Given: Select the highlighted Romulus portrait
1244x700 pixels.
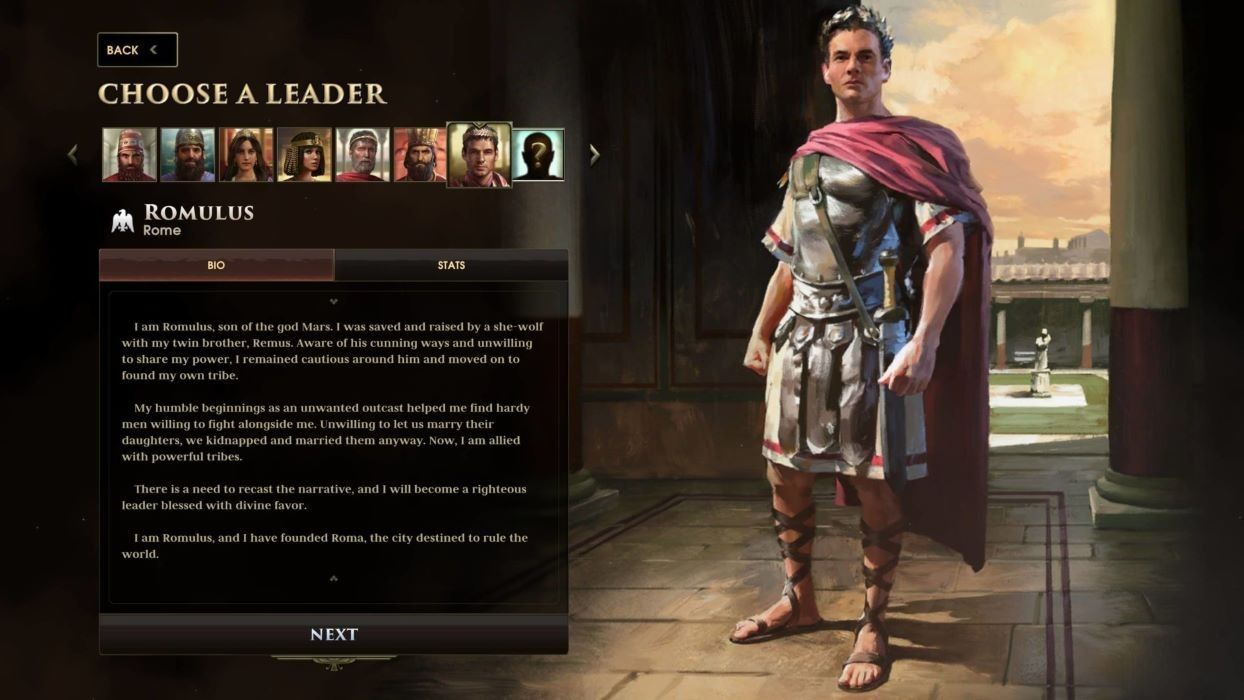Looking at the screenshot, I should [479, 154].
